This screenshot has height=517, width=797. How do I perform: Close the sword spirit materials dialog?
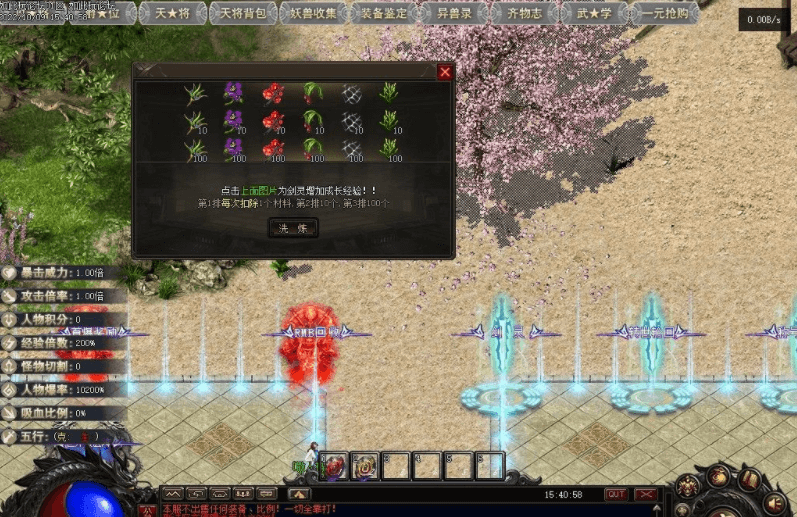tap(445, 71)
